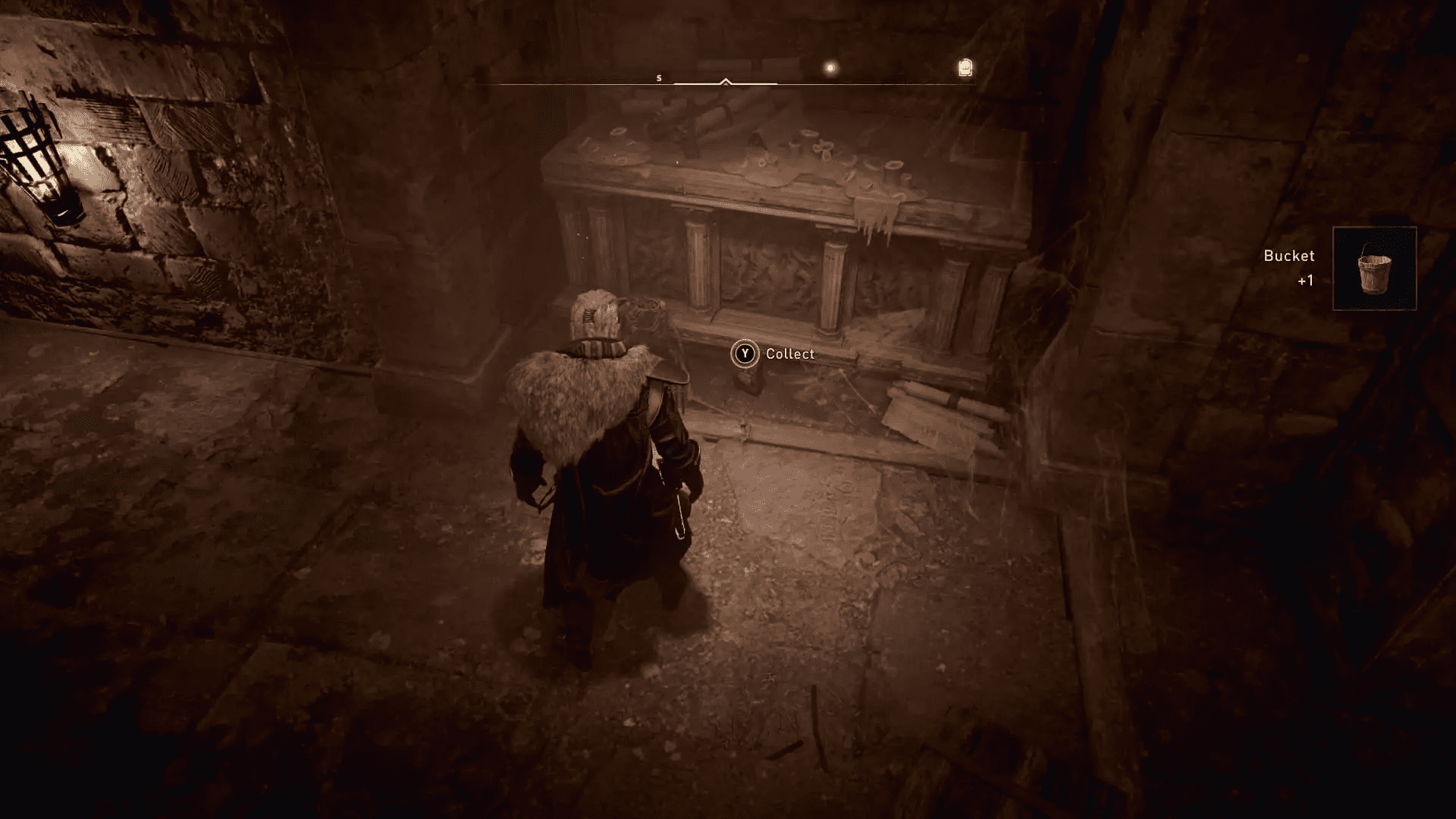This screenshot has width=1456, height=819.
Task: Click the +1 quantity text under Bucket
Action: pyautogui.click(x=1306, y=279)
